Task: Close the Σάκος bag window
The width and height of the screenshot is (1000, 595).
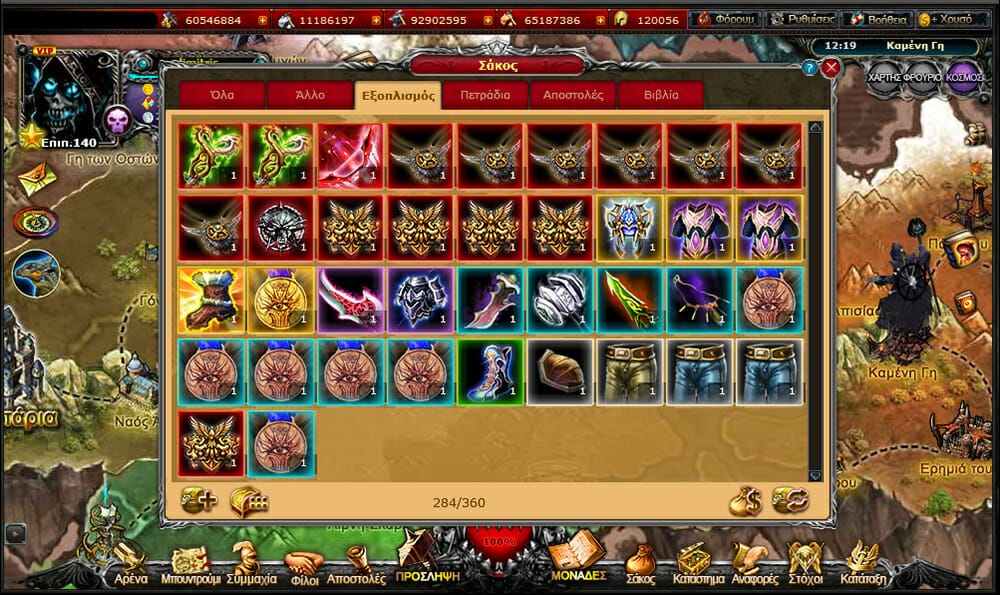Action: [830, 68]
